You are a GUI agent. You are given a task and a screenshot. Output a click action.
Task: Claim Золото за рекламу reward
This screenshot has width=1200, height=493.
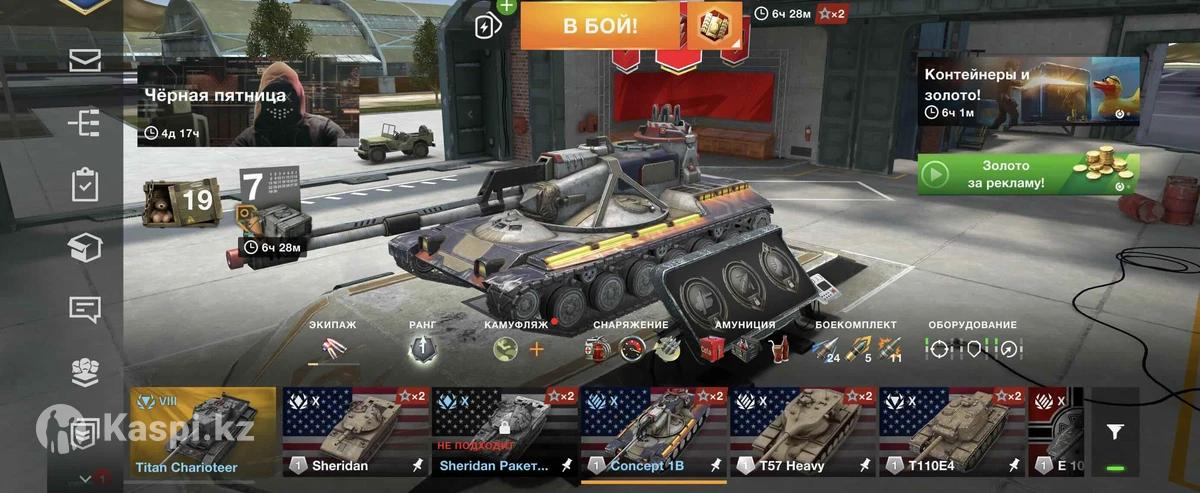1028,175
